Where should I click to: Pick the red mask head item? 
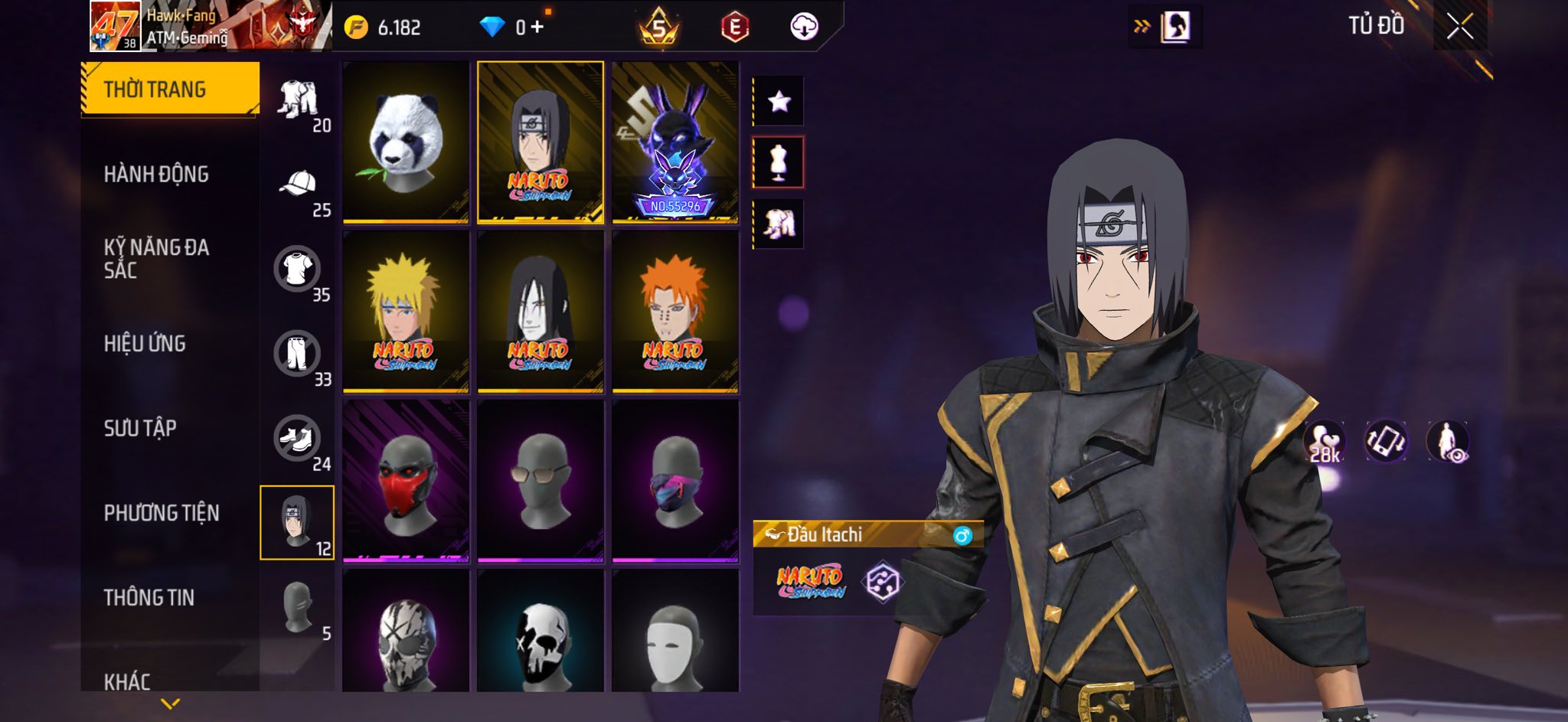pos(405,481)
